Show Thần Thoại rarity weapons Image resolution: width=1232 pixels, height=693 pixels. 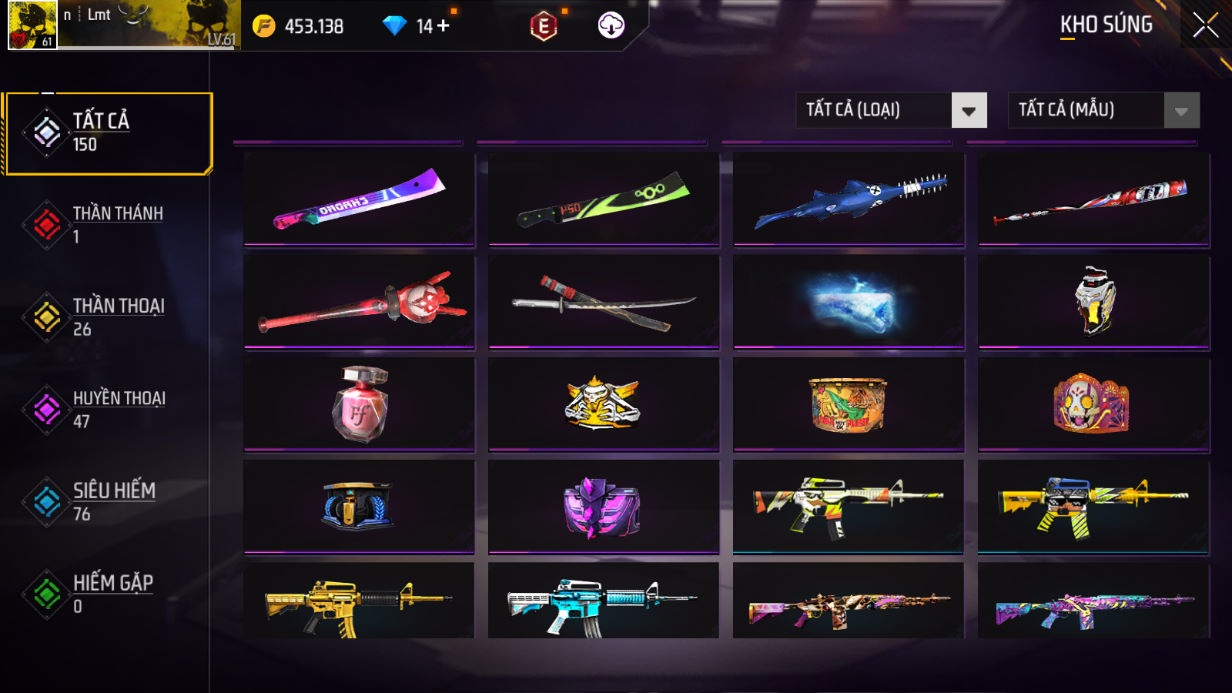[x=108, y=317]
